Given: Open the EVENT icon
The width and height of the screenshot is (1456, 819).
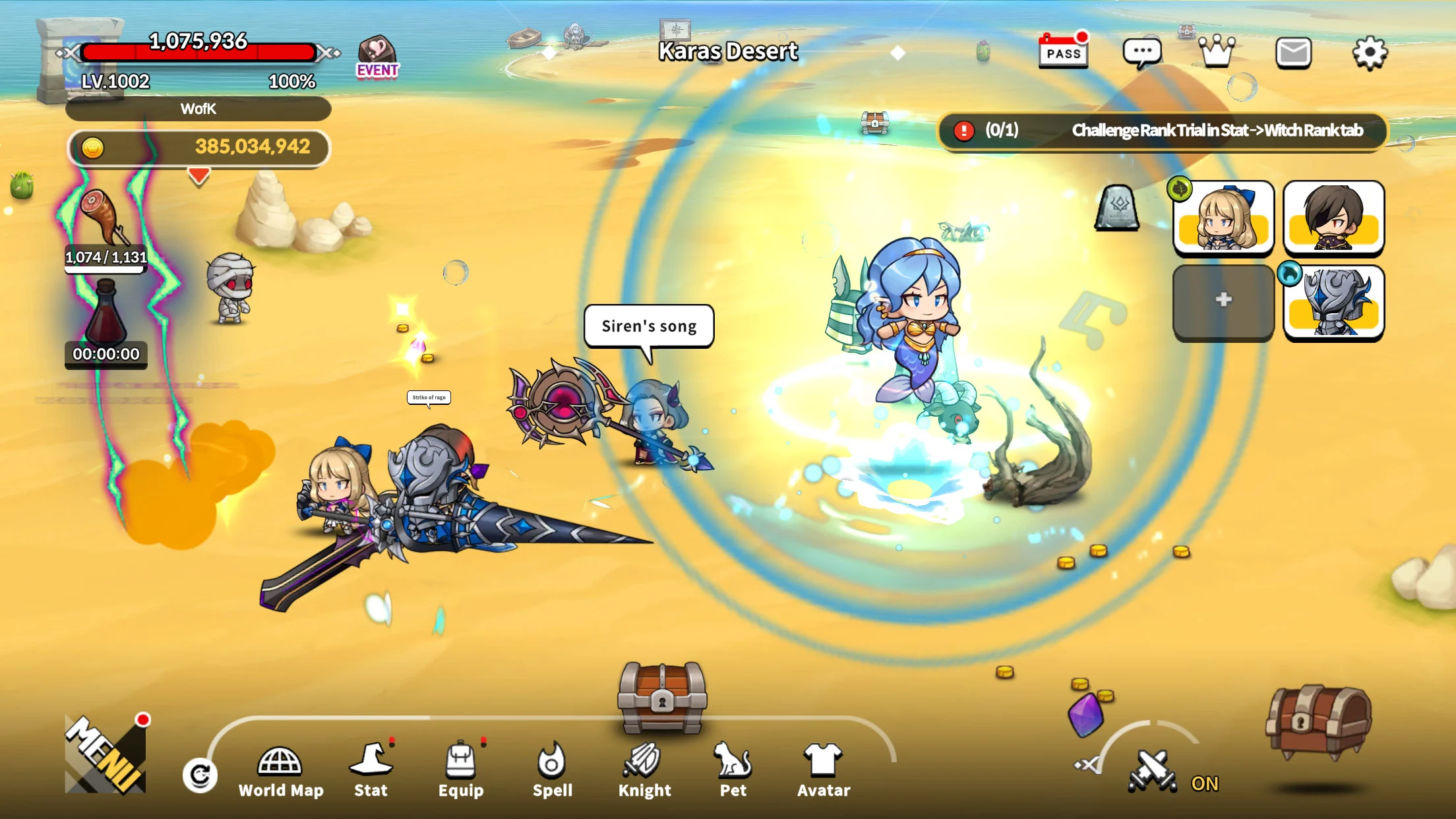Looking at the screenshot, I should pos(377,57).
